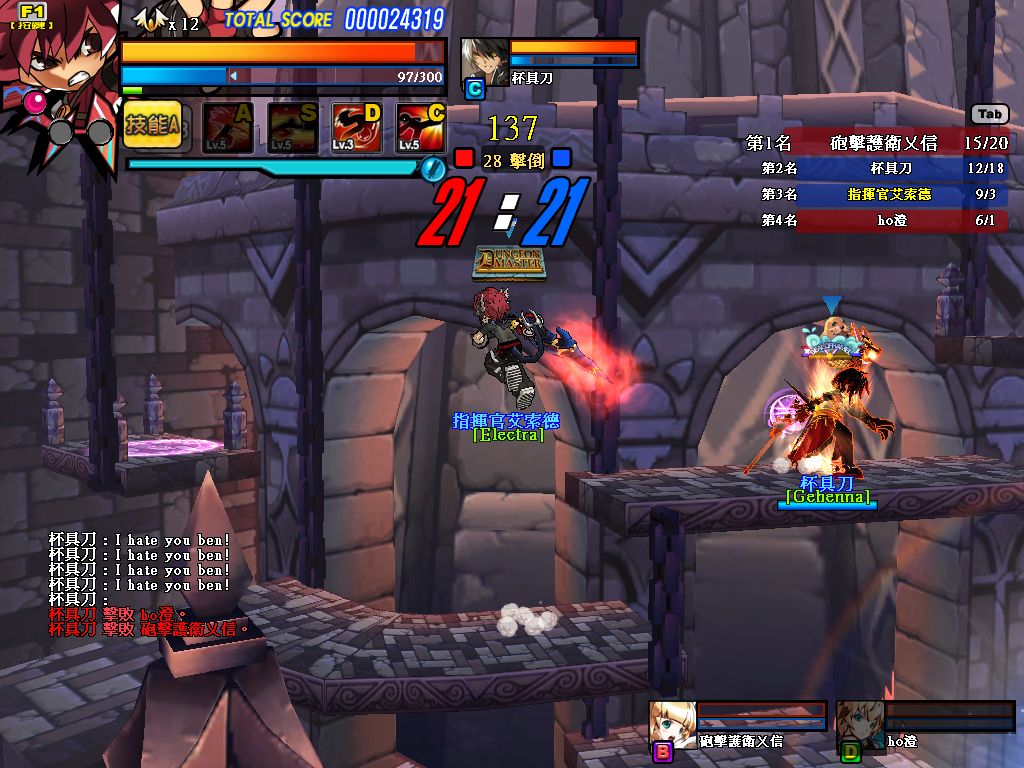Click the ho澄 enemy portrait

(860, 724)
